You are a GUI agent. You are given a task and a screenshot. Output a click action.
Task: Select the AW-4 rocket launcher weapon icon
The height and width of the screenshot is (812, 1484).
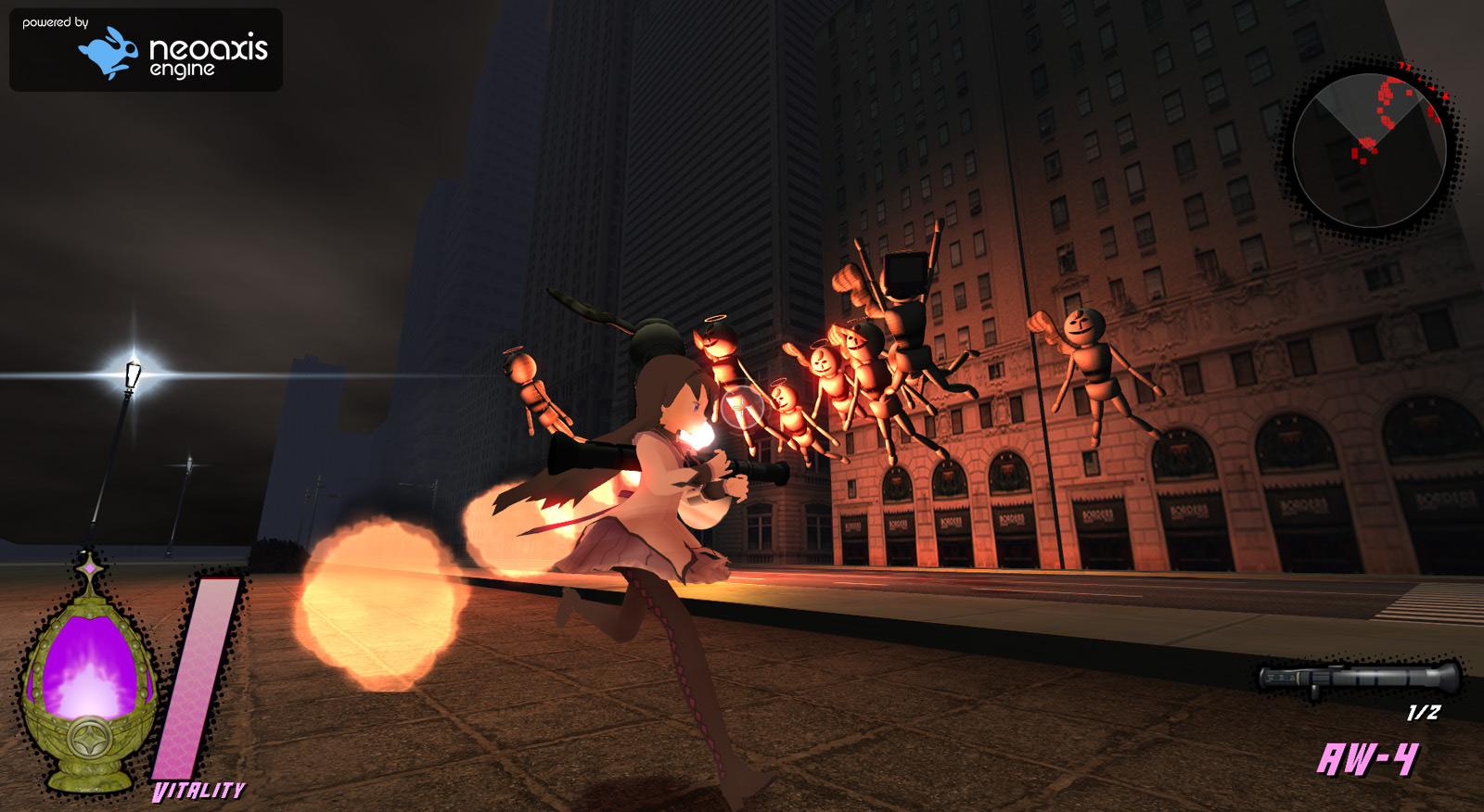click(1359, 678)
